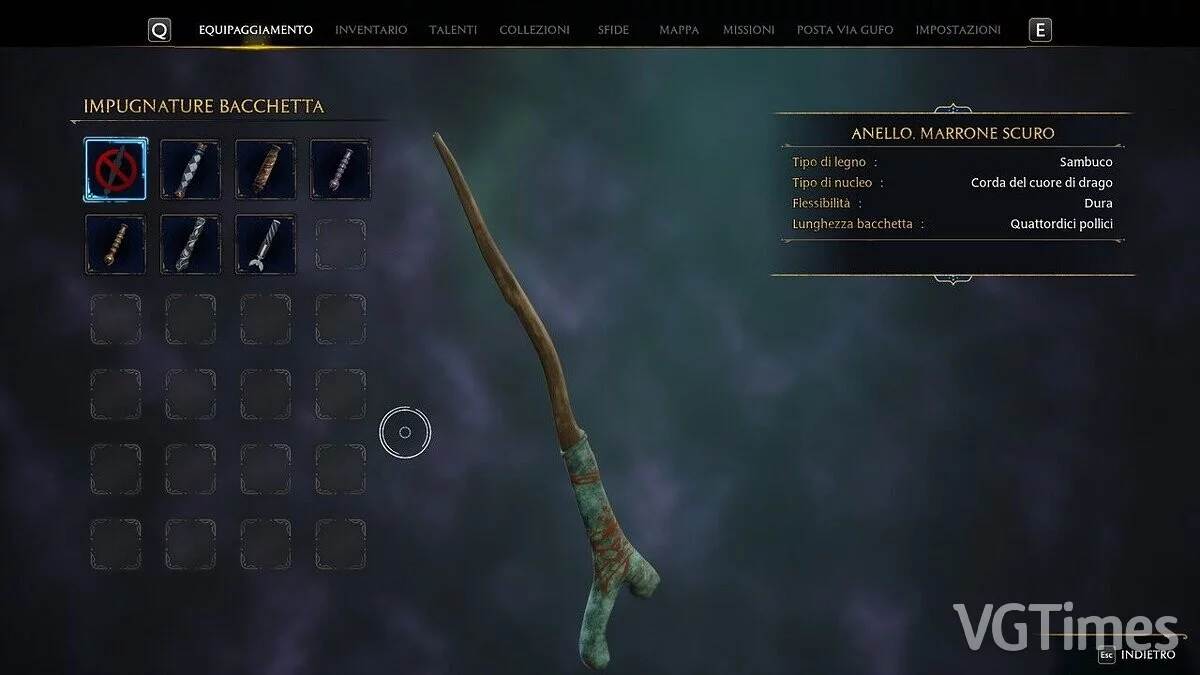The width and height of the screenshot is (1200, 675).
Task: Switch to the Missioni tab
Action: coord(748,30)
